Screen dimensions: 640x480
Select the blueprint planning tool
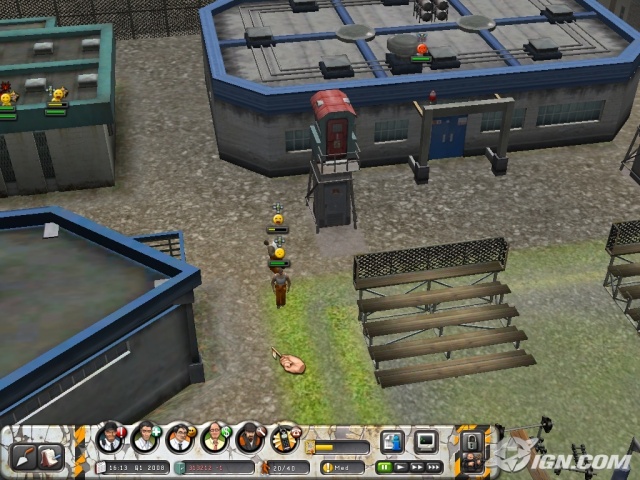(x=48, y=456)
